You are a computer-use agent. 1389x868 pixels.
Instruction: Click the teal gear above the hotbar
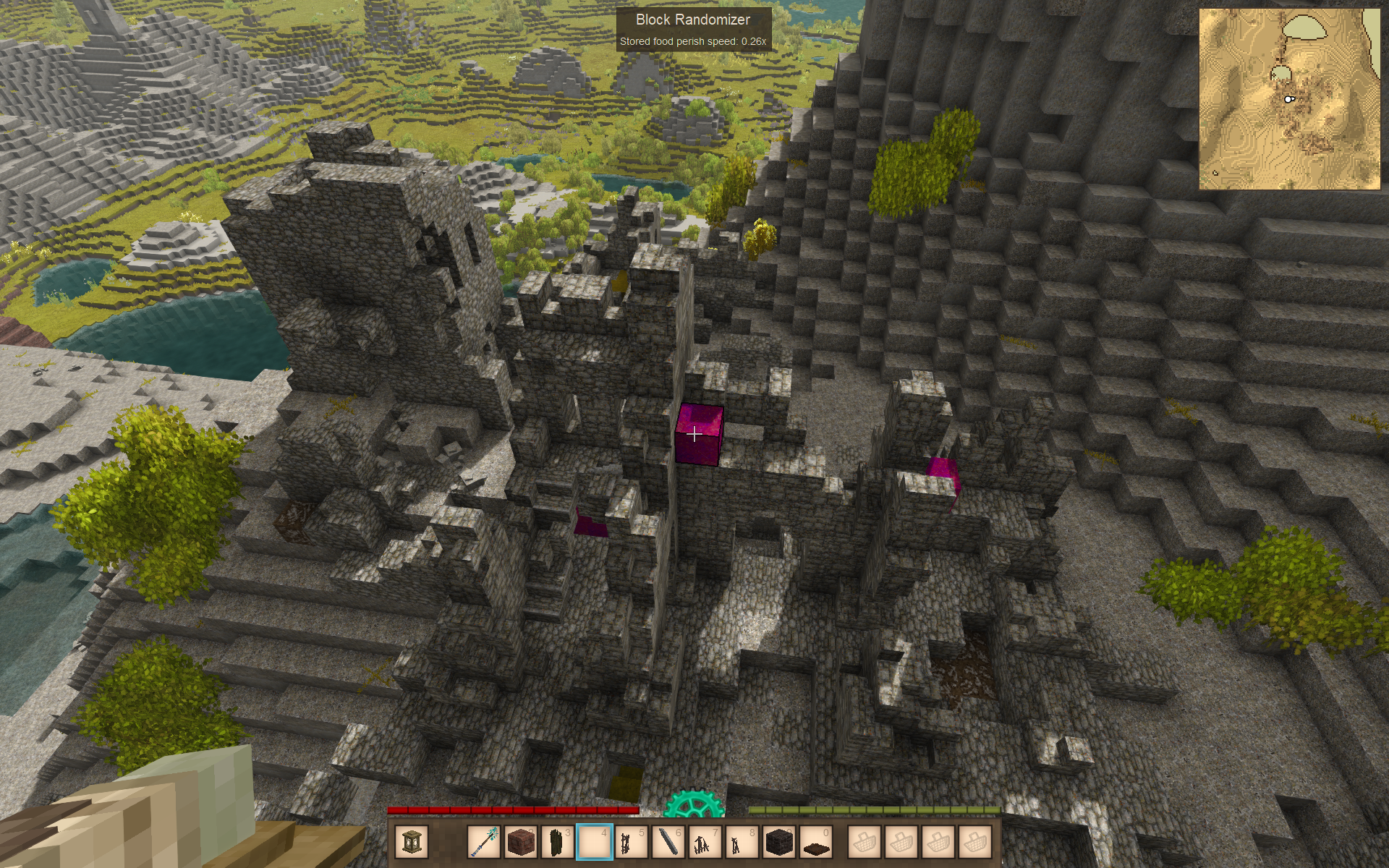[x=694, y=804]
